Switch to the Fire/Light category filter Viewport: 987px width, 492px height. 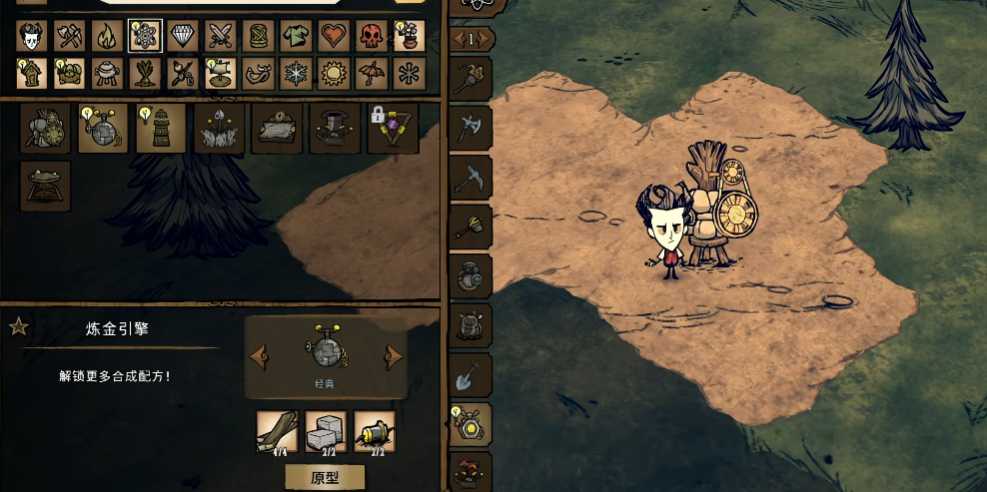click(107, 36)
